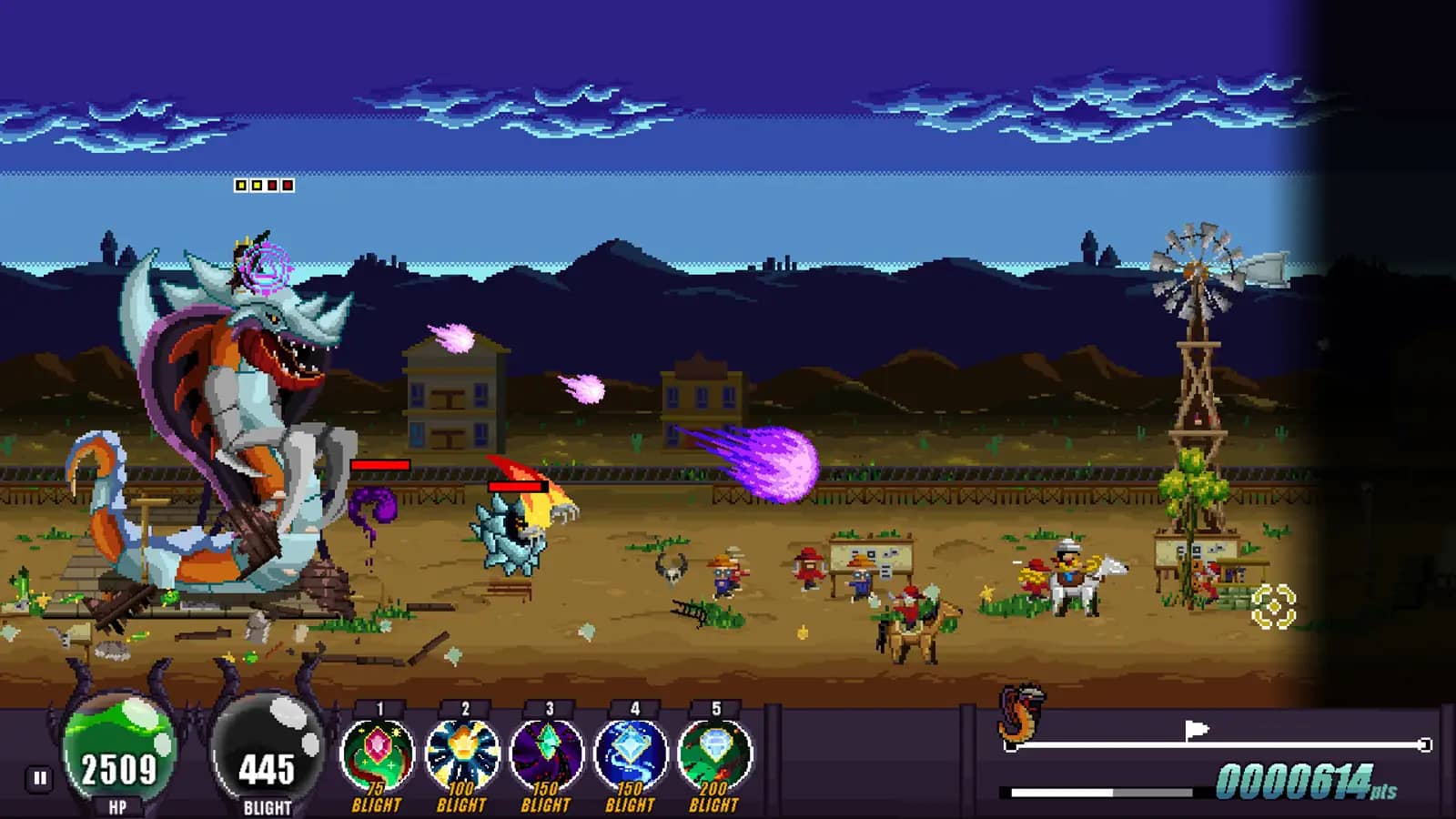
Task: Activate the red gem ability costing 75 Blight
Action: (x=378, y=753)
